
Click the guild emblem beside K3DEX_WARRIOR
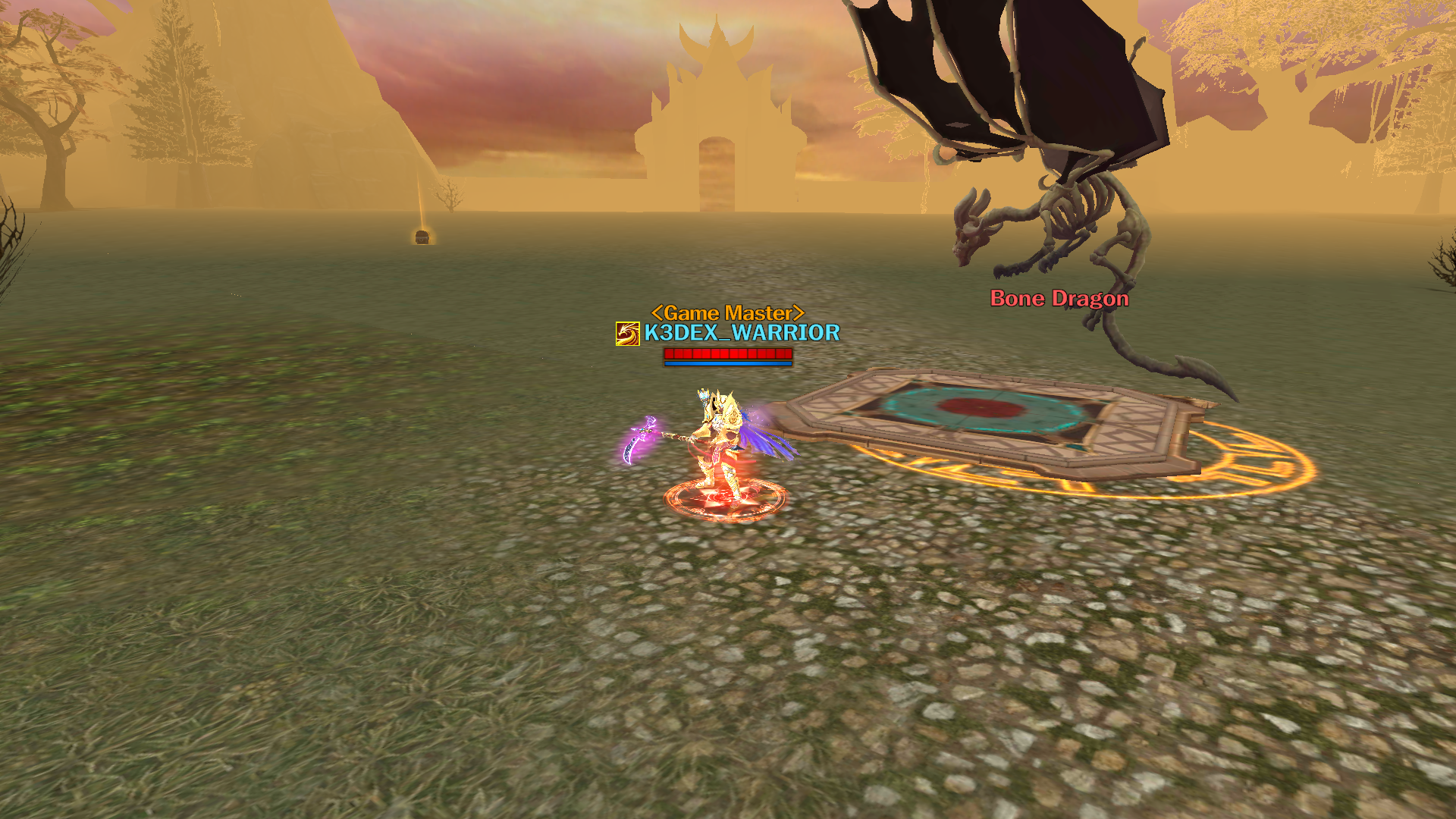627,334
